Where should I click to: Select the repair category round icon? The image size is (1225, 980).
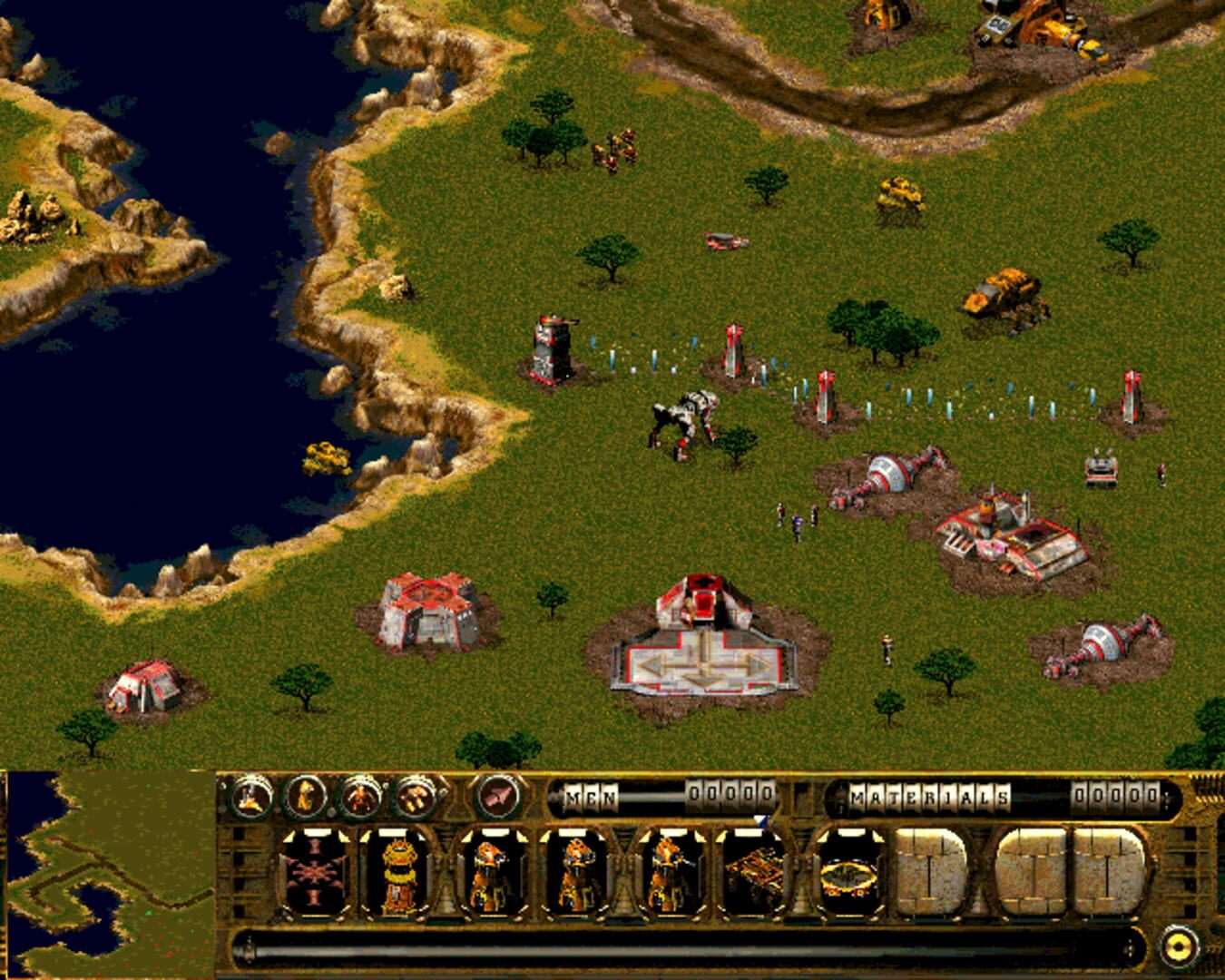(414, 795)
